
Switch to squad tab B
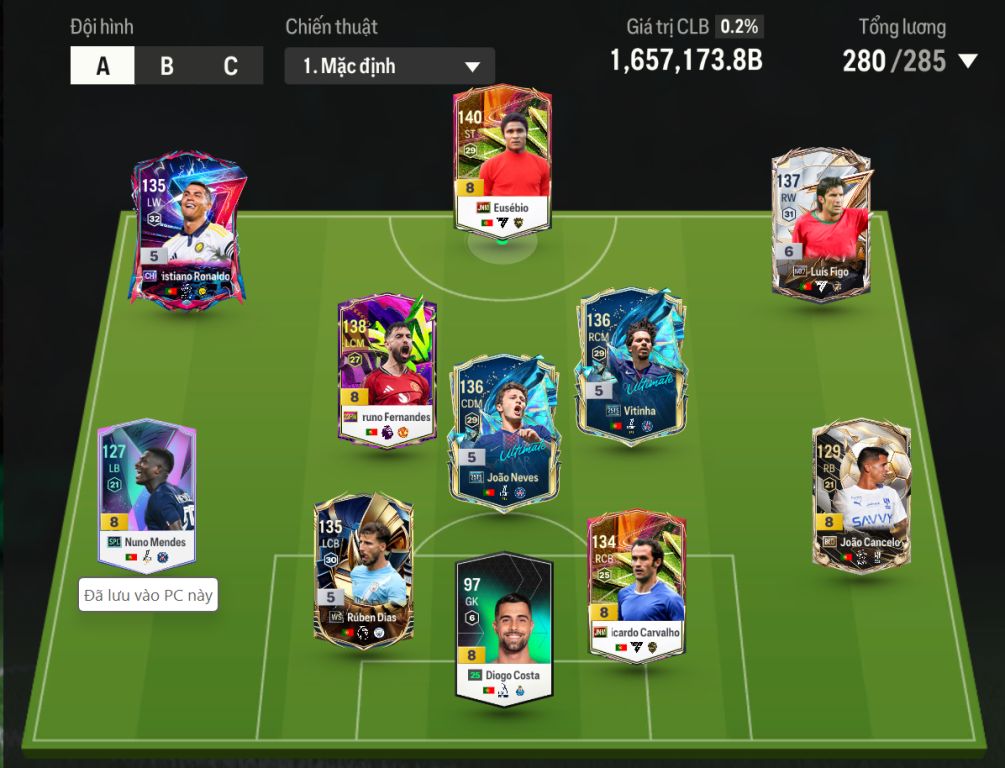click(167, 66)
